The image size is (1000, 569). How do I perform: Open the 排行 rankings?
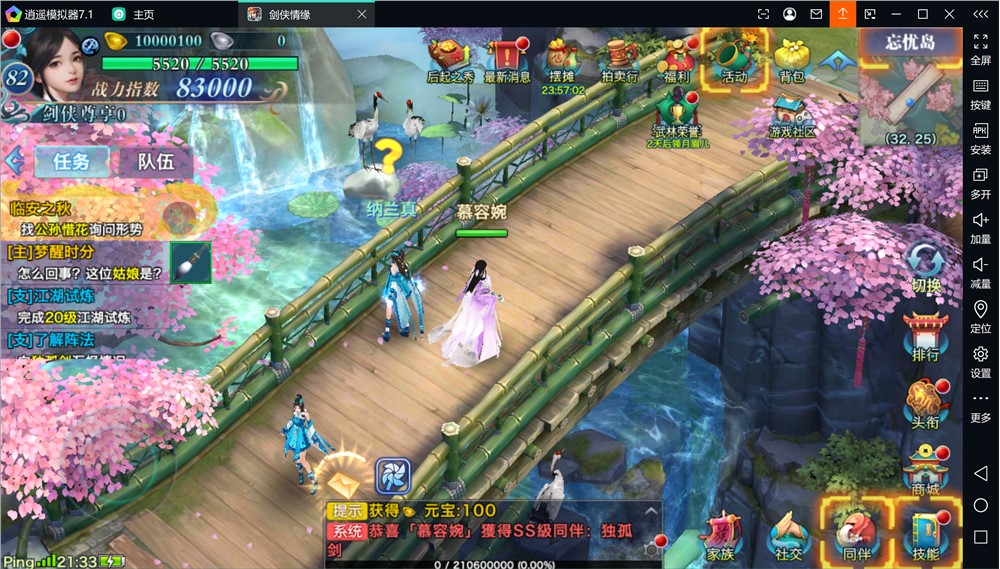click(926, 335)
